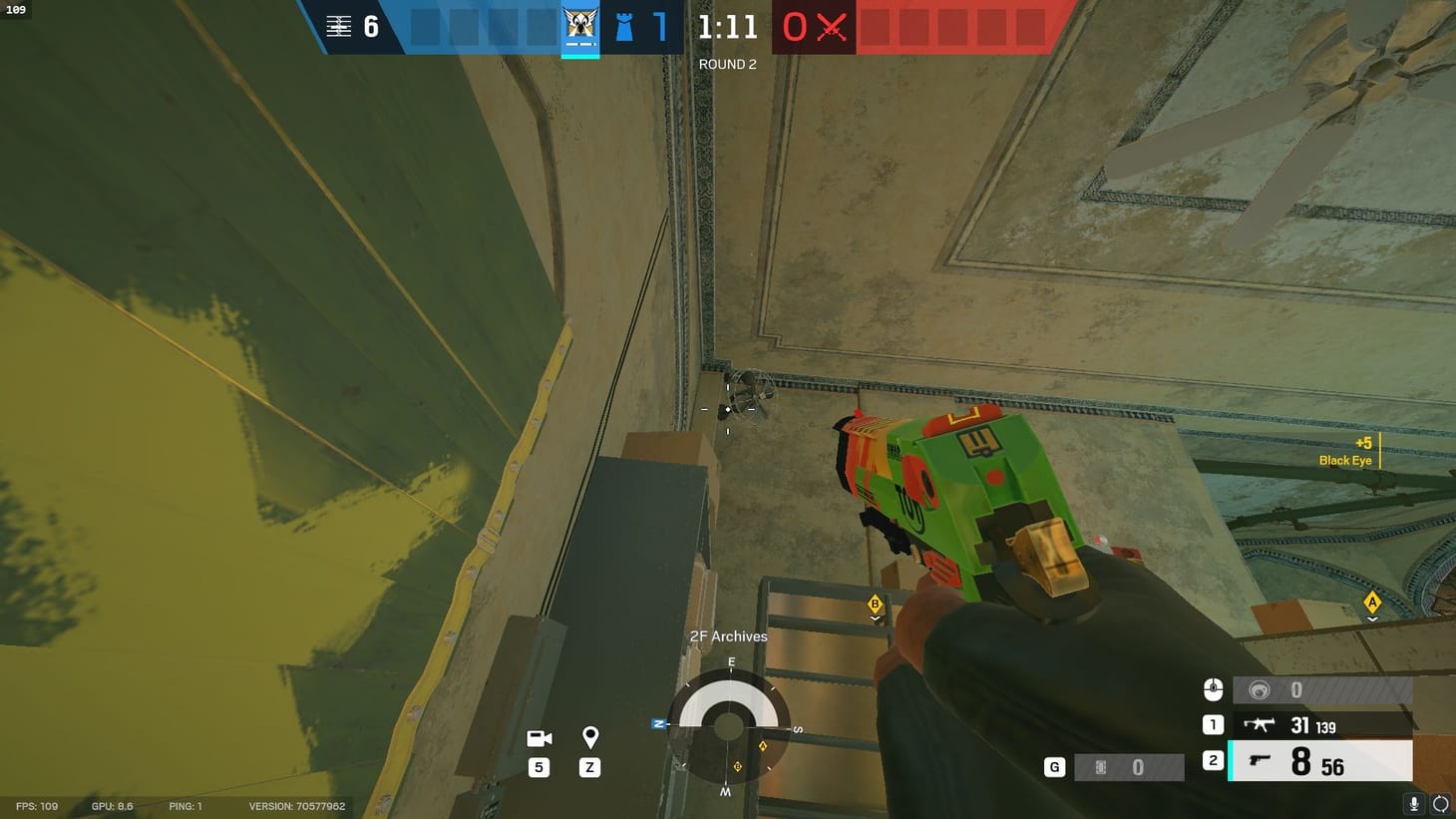Click the gadget icon next to the G keybind

click(1099, 766)
